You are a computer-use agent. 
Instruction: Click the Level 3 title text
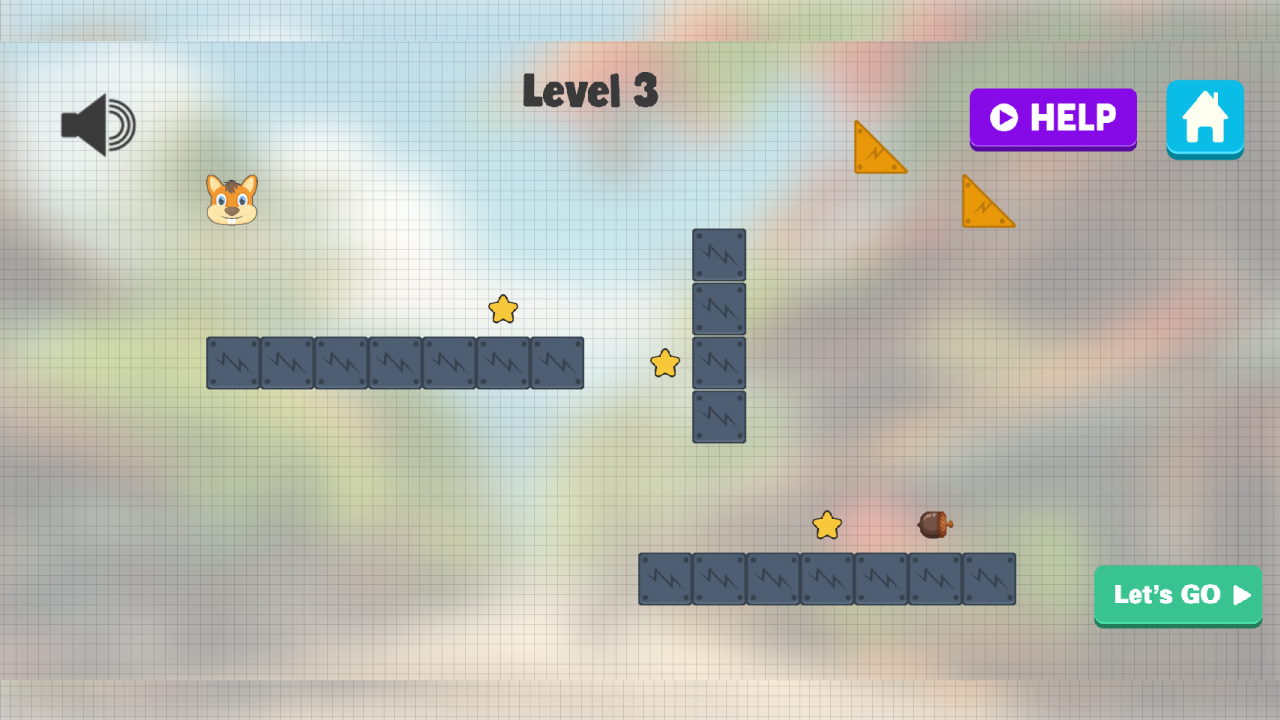point(590,90)
